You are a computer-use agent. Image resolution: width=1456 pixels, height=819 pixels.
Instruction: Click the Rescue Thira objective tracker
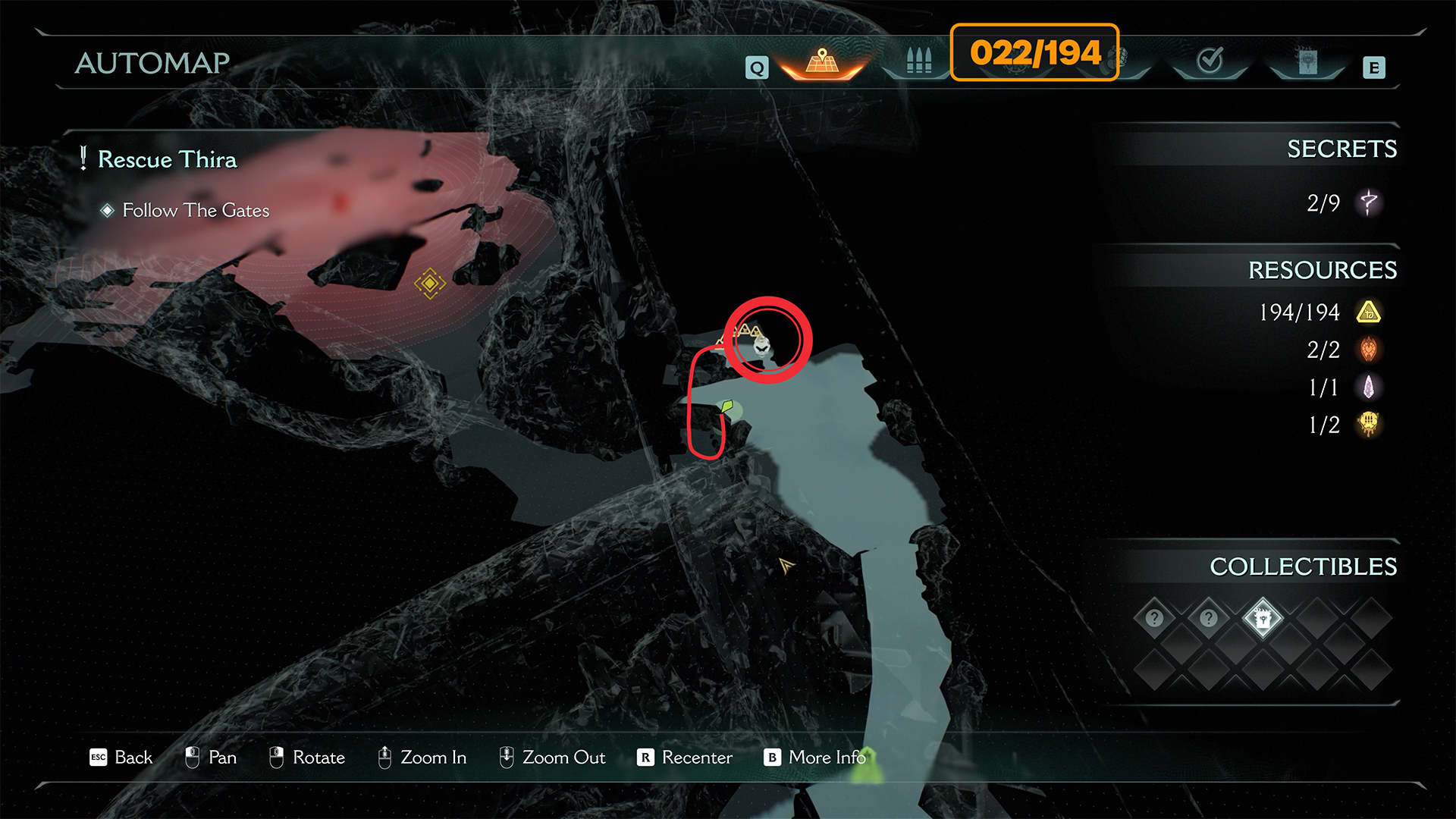point(167,160)
